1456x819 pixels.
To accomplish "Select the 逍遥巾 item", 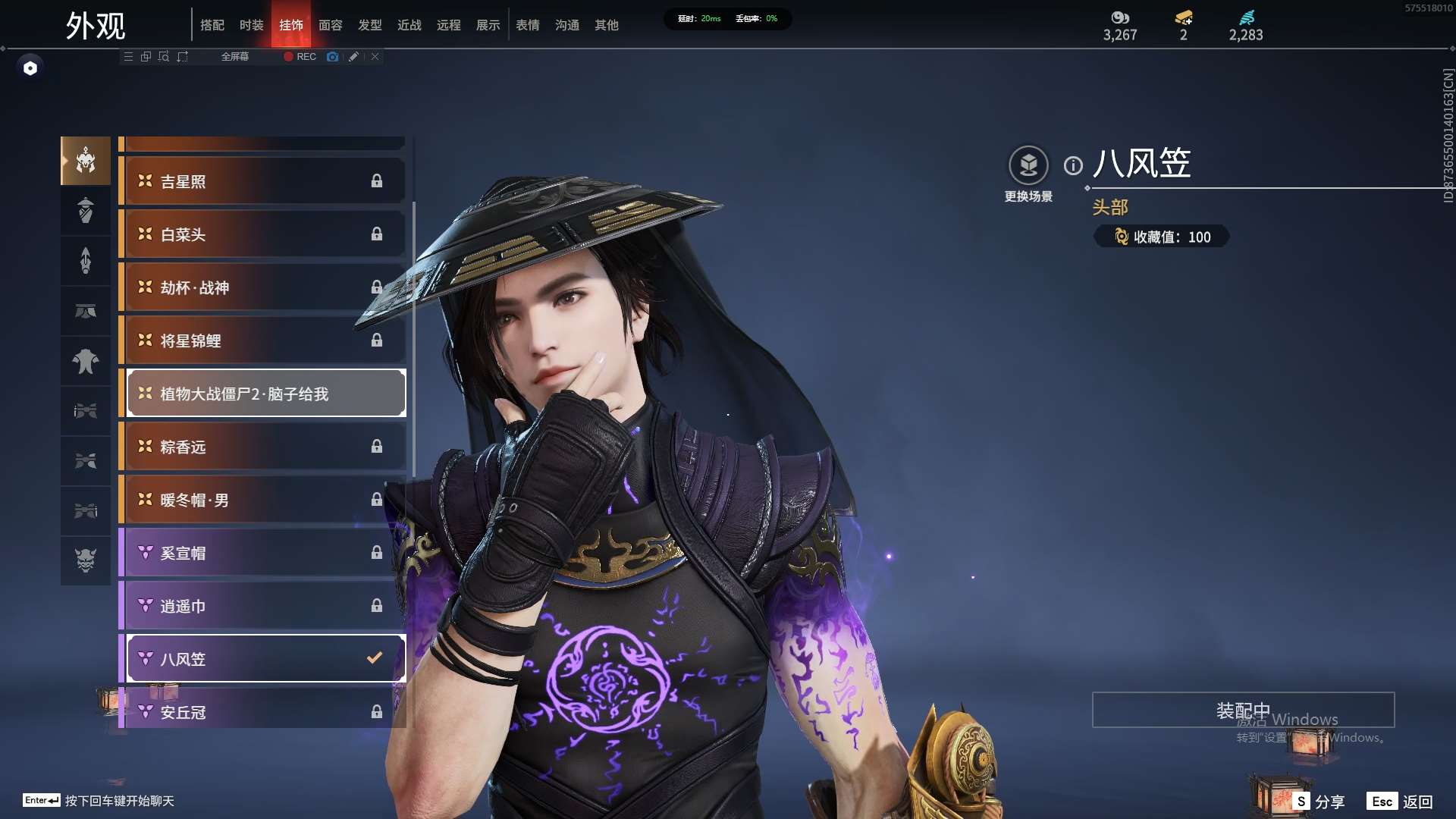I will click(x=262, y=606).
